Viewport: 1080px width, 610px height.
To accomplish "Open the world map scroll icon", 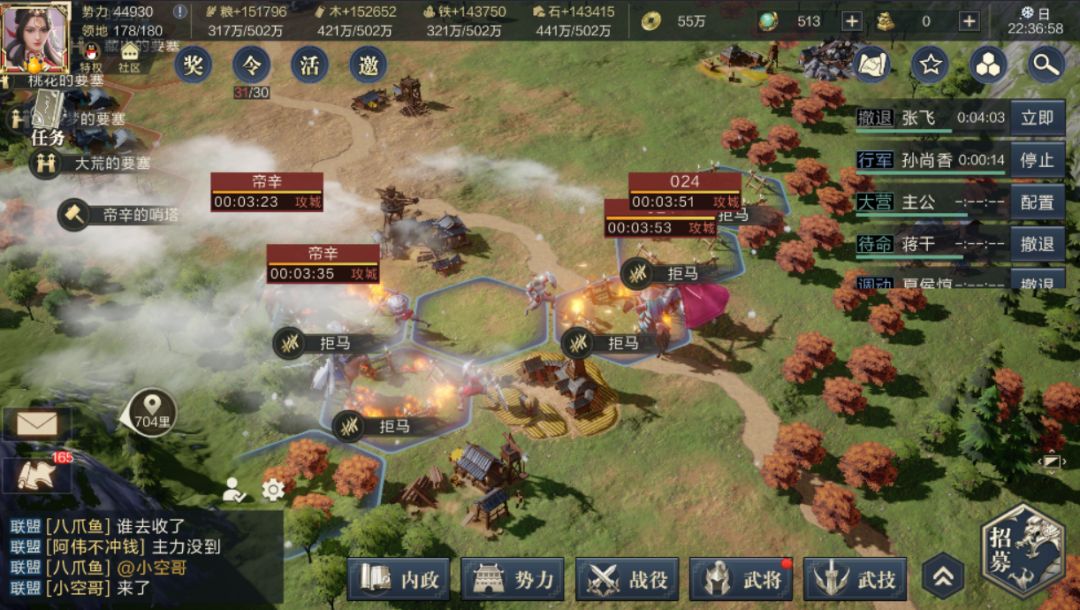I will coord(872,65).
